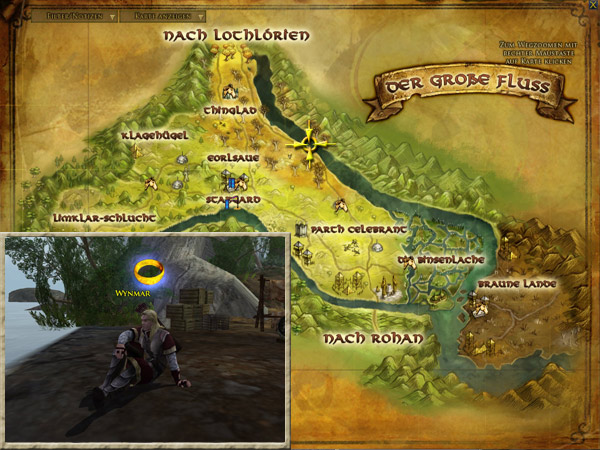The height and width of the screenshot is (450, 600).
Task: Open the Filter/Notizen dropdown
Action: pyautogui.click(x=74, y=17)
